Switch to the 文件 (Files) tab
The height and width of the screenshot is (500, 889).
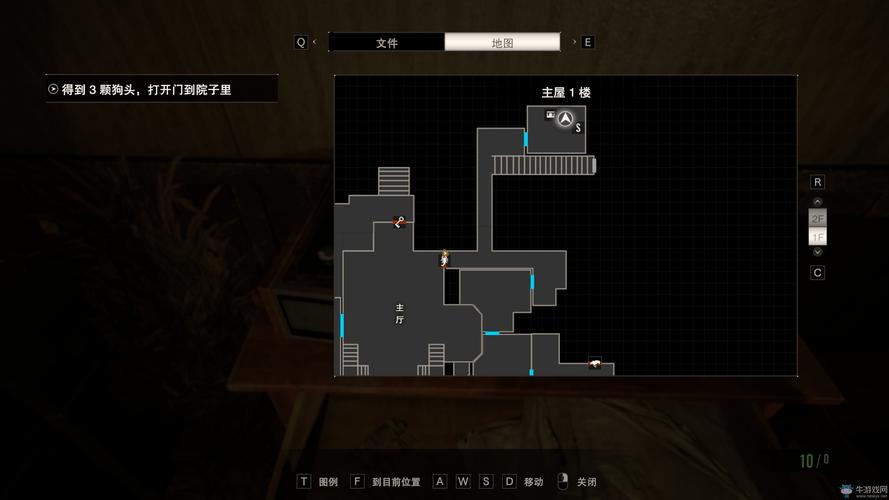pos(386,42)
